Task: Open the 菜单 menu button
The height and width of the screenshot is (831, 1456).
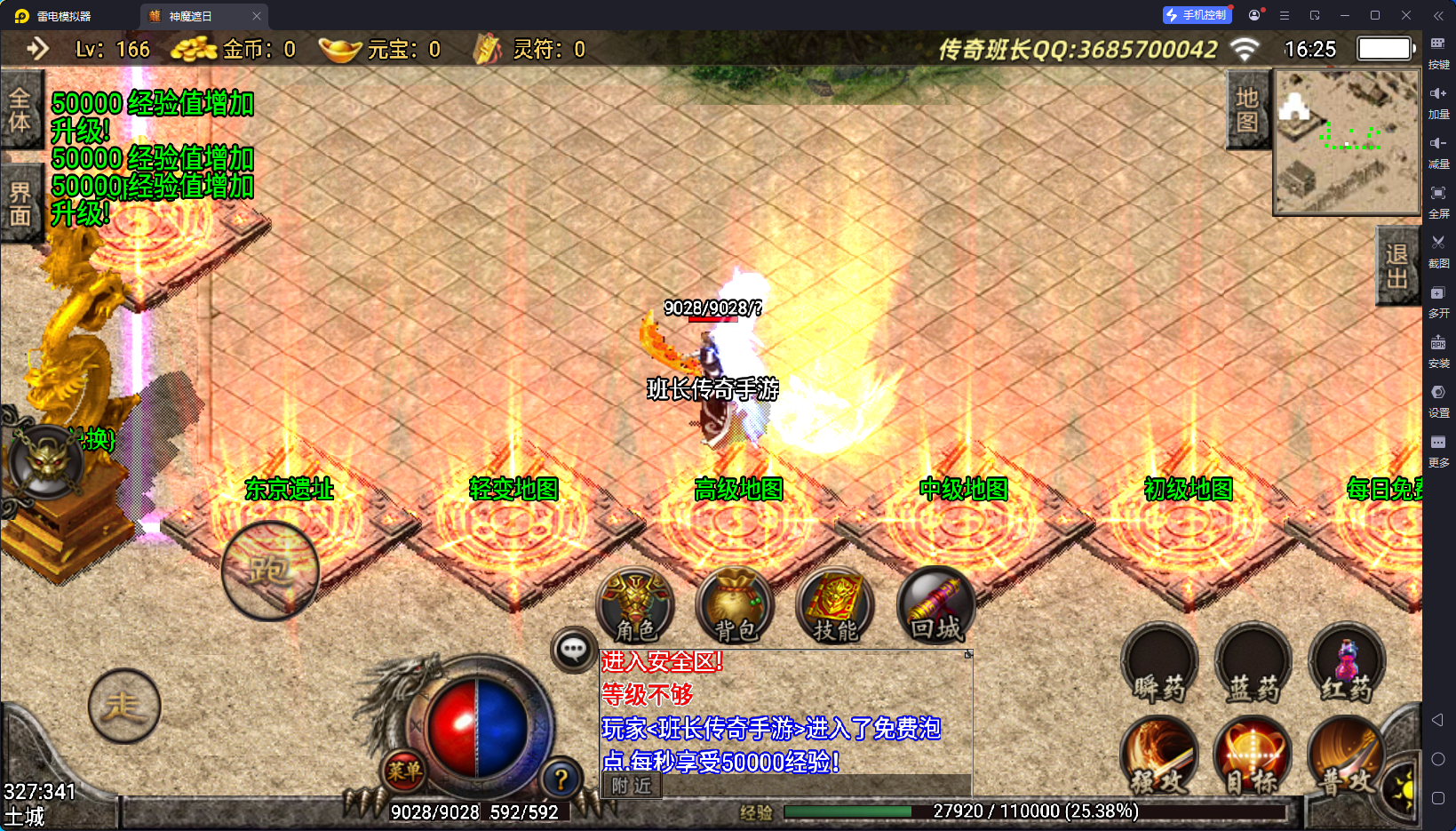Action: pos(404,771)
